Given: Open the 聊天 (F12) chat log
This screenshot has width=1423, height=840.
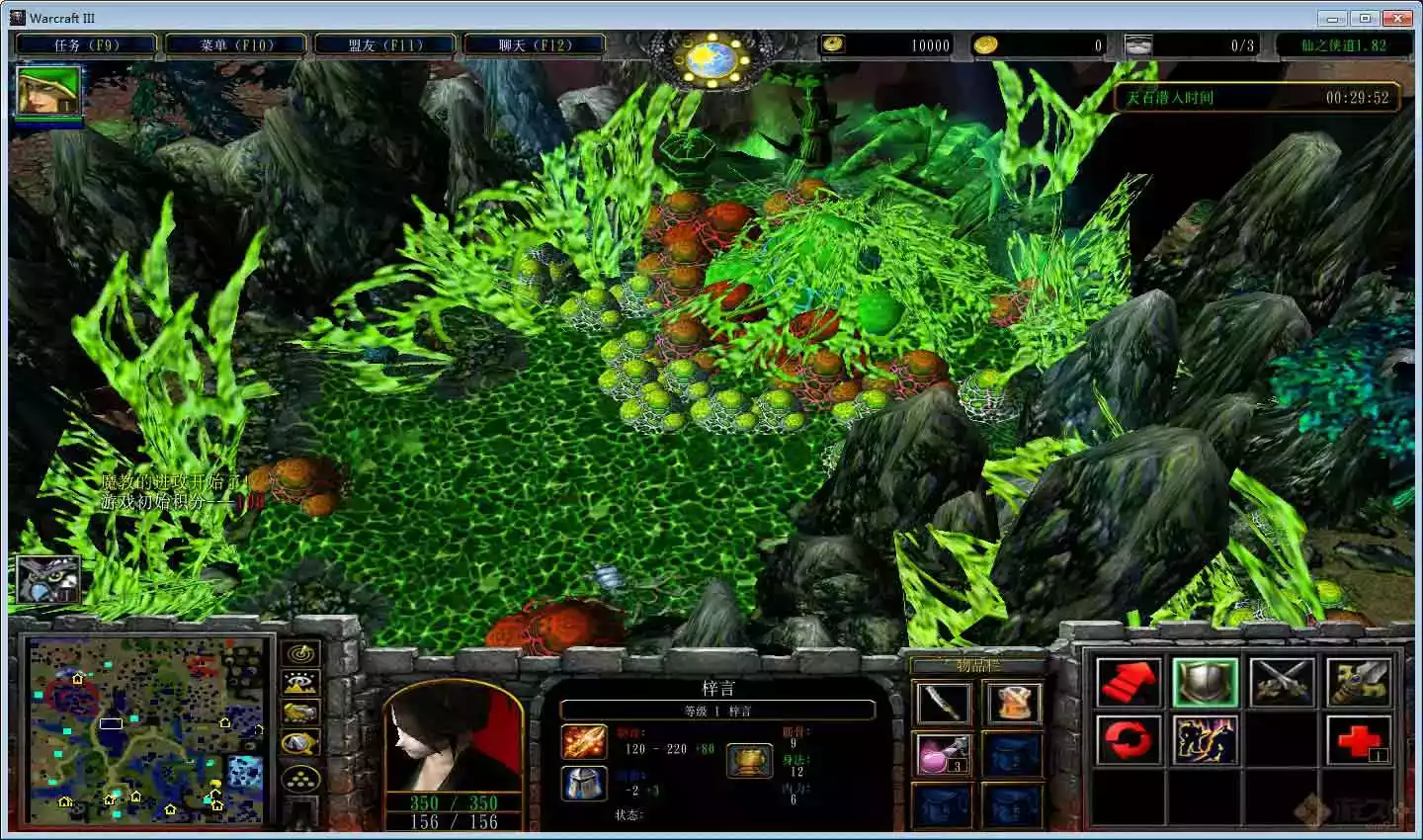Looking at the screenshot, I should tap(535, 44).
